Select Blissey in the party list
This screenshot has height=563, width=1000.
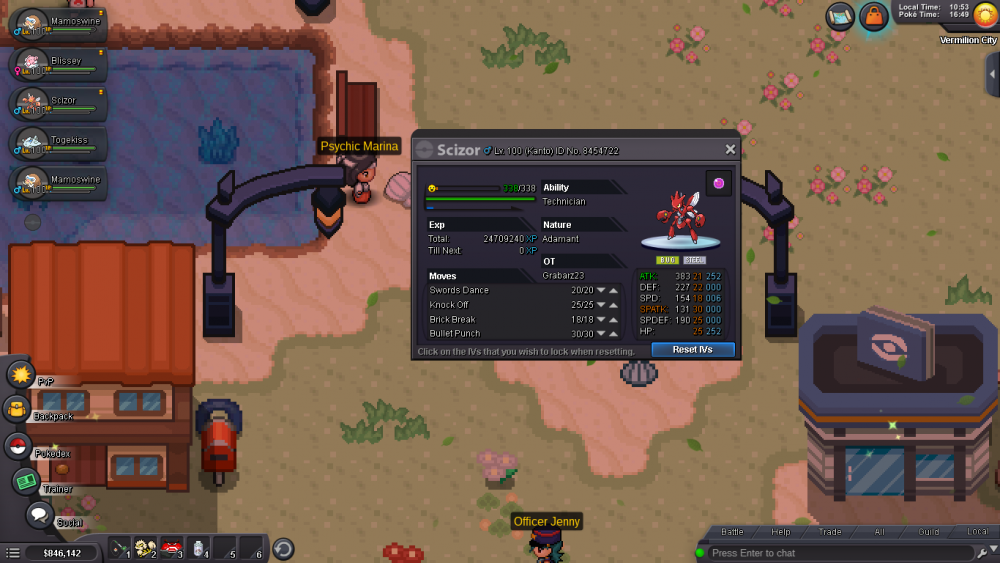[58, 63]
